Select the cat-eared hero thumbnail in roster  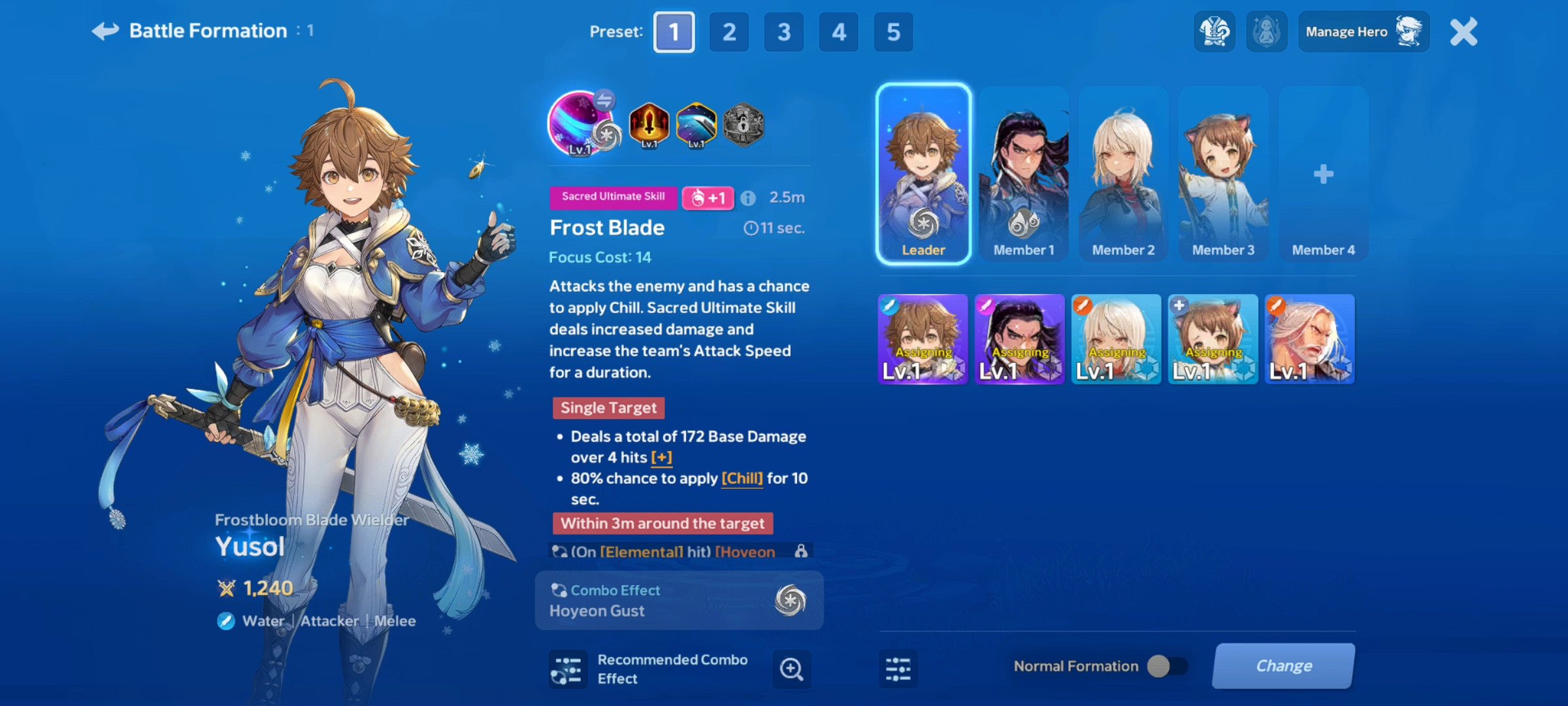[1213, 339]
